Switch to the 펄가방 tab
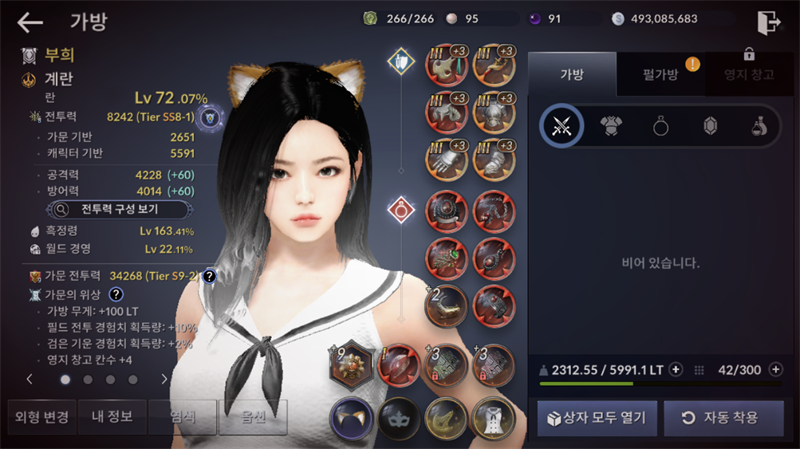This screenshot has height=449, width=800. [647, 74]
